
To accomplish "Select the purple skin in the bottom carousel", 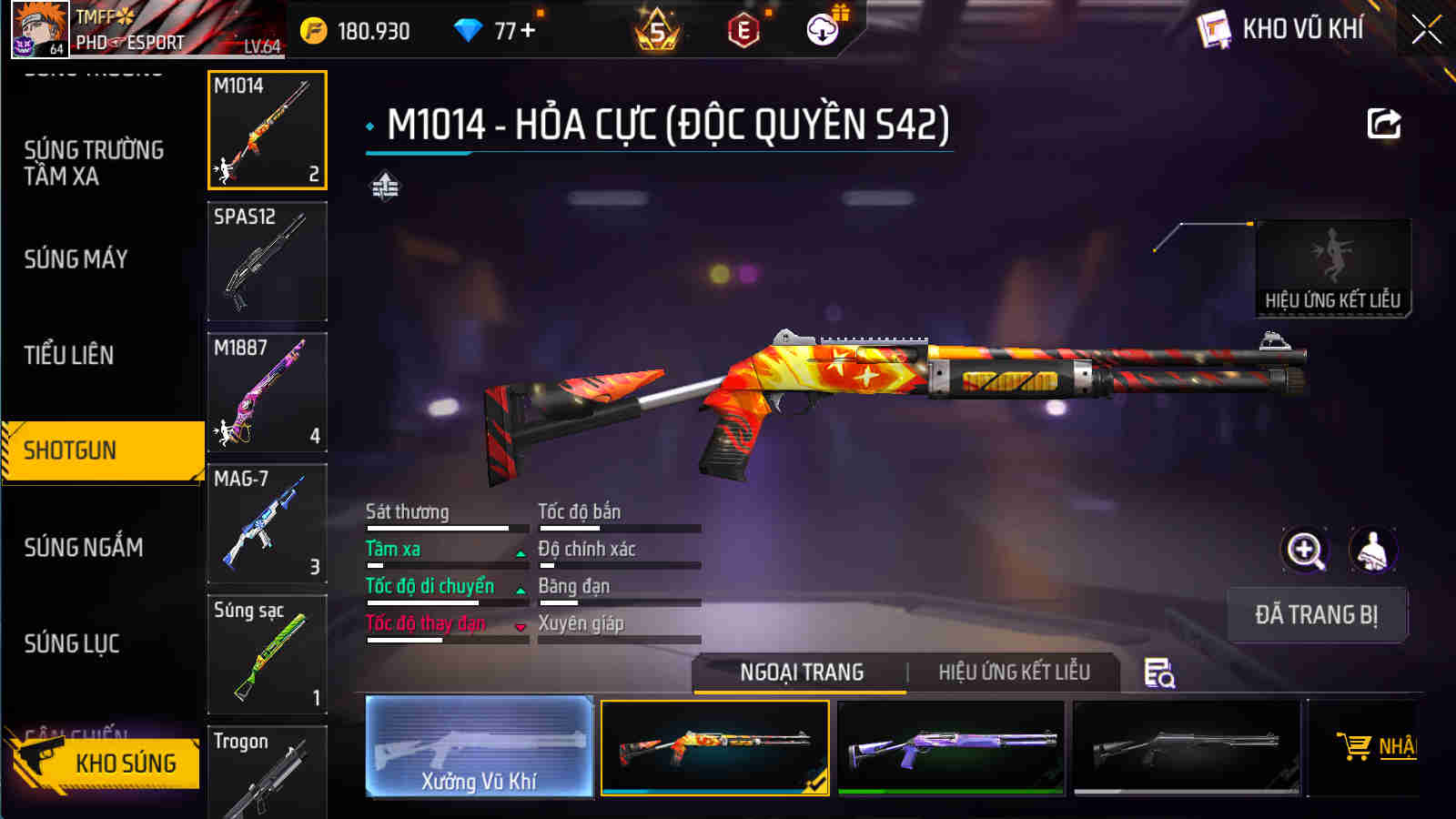I will 949,748.
